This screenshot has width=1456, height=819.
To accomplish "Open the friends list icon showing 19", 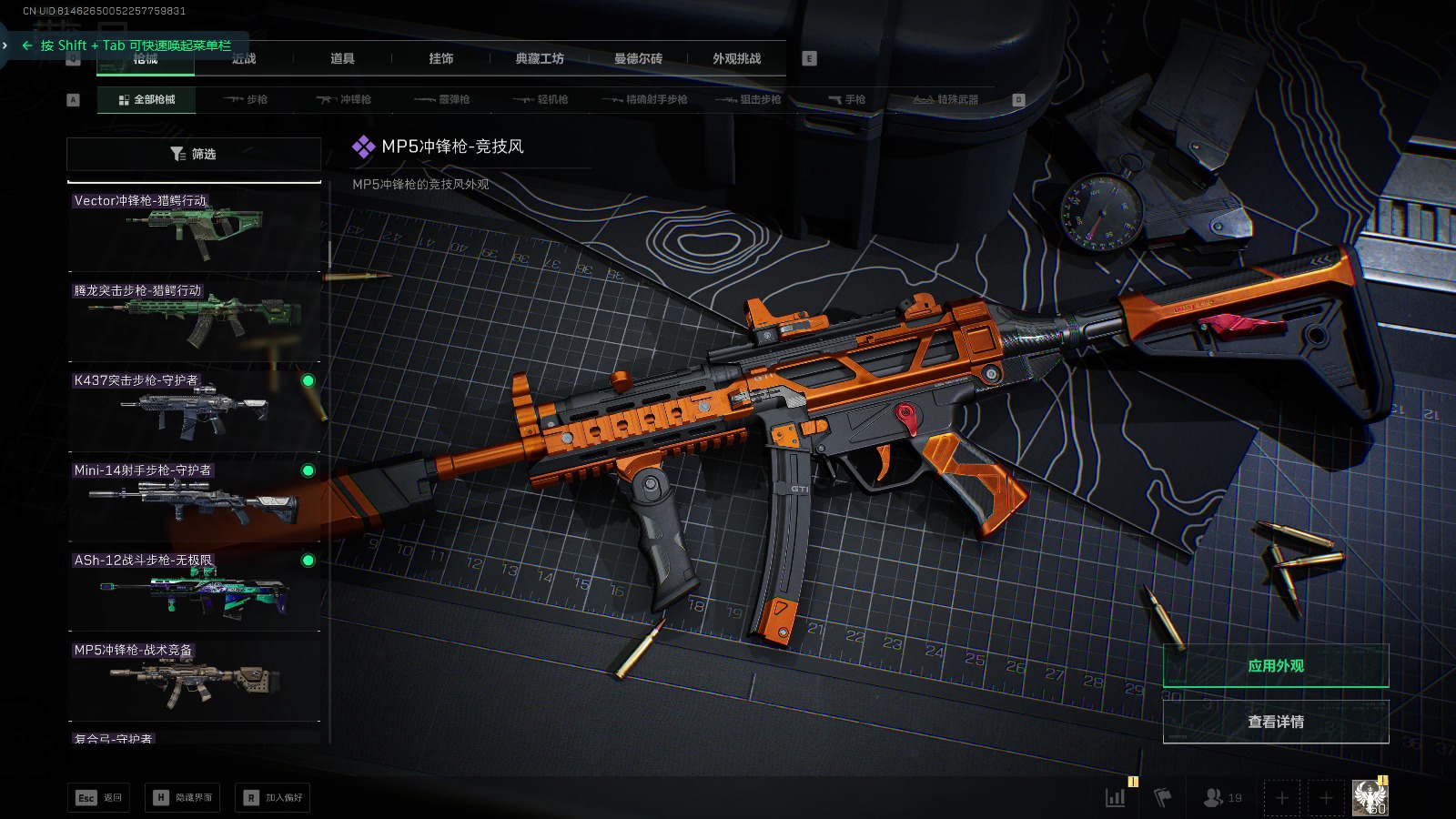I will 1222,798.
